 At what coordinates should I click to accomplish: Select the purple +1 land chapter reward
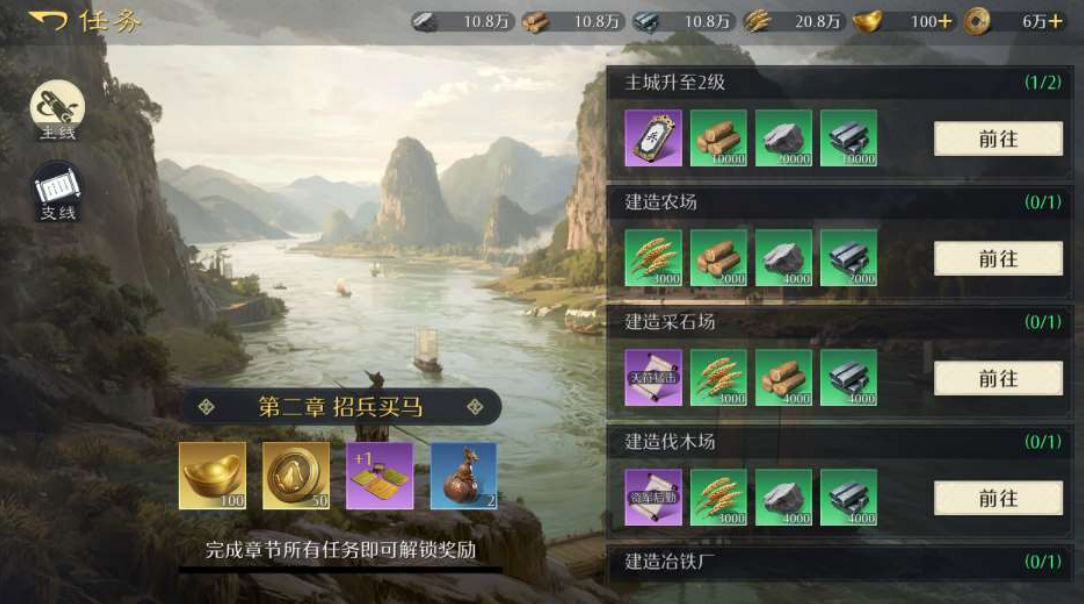[x=380, y=475]
